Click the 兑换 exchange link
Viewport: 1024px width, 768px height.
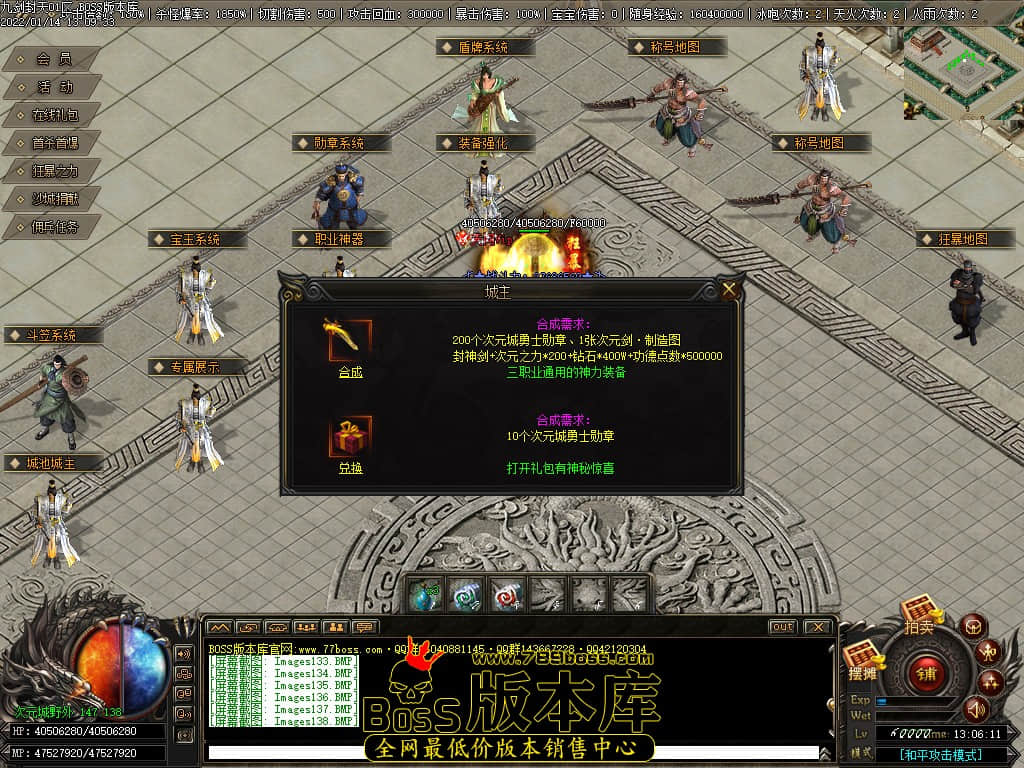tap(350, 468)
